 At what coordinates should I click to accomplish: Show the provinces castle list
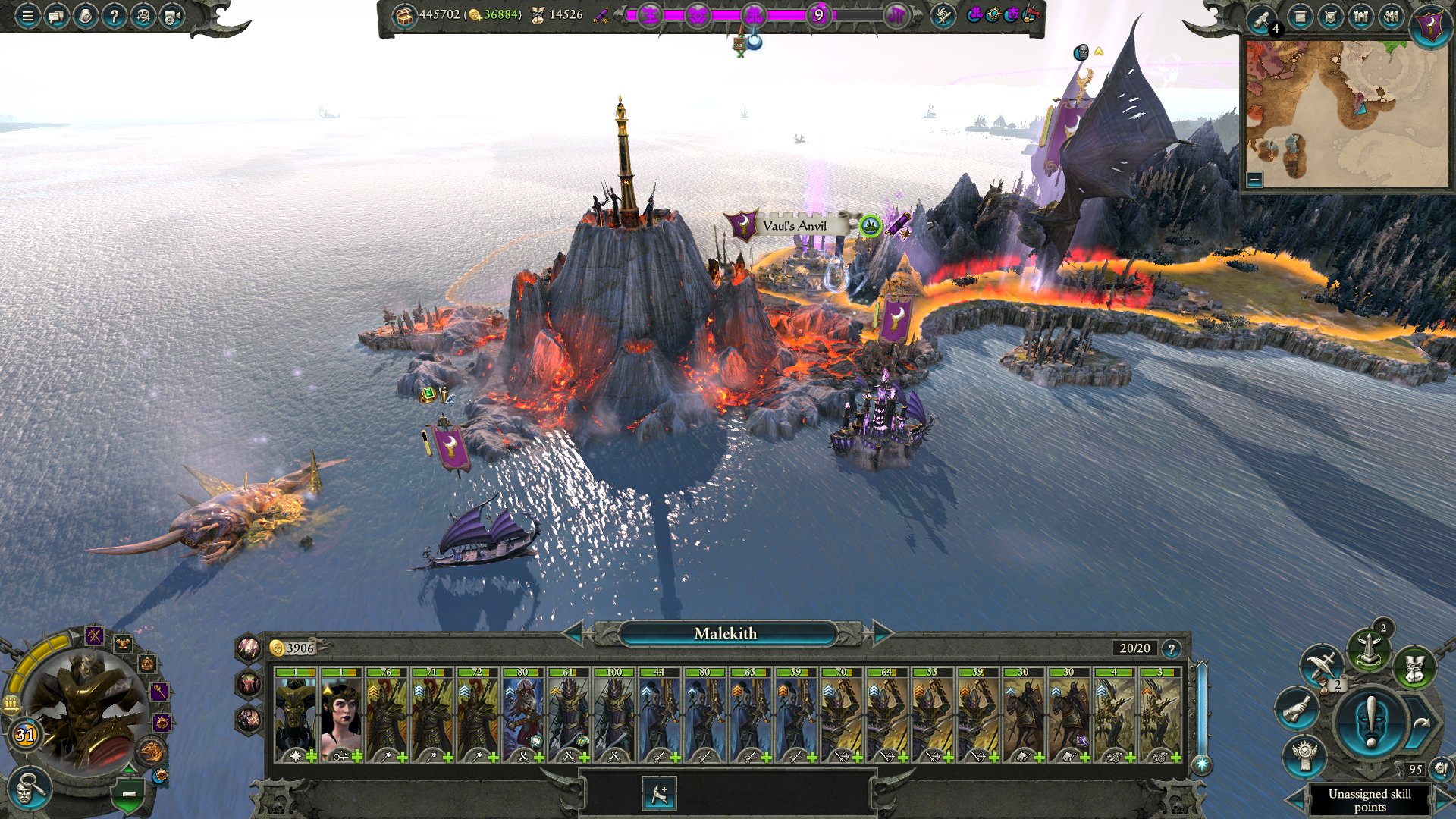(1361, 17)
